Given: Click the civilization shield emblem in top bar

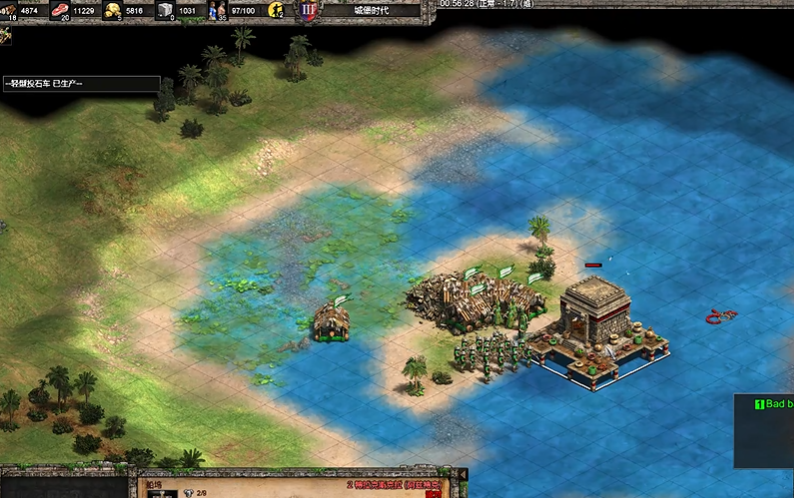Looking at the screenshot, I should pos(309,12).
